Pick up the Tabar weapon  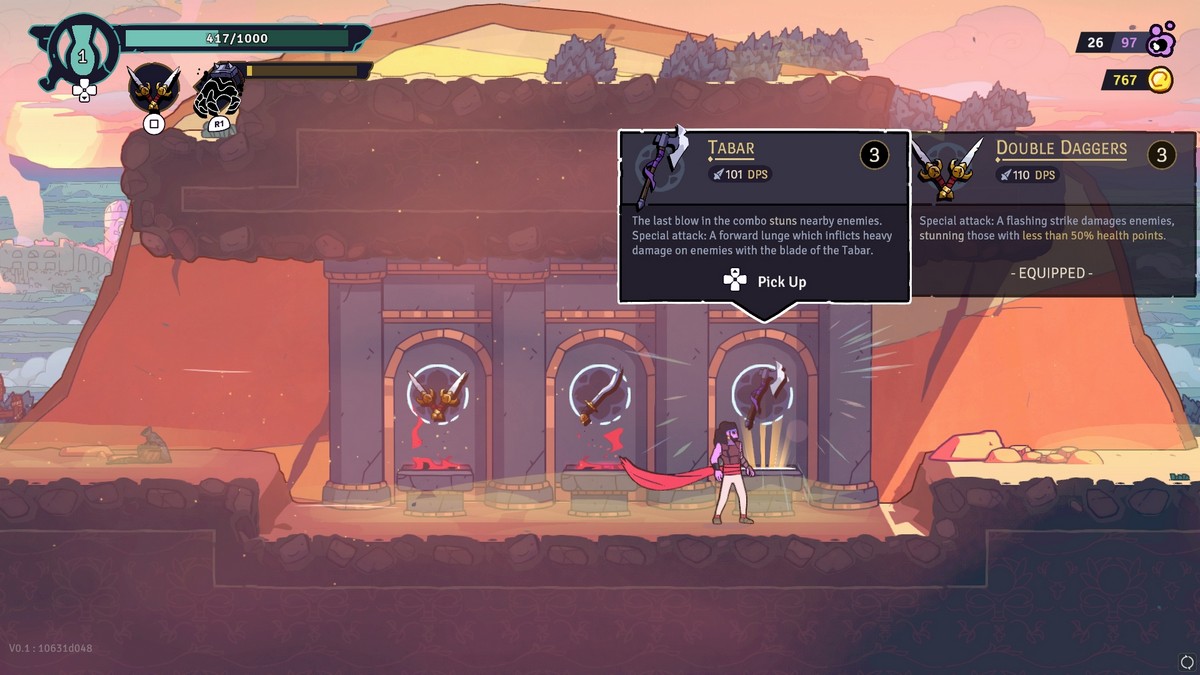point(765,282)
